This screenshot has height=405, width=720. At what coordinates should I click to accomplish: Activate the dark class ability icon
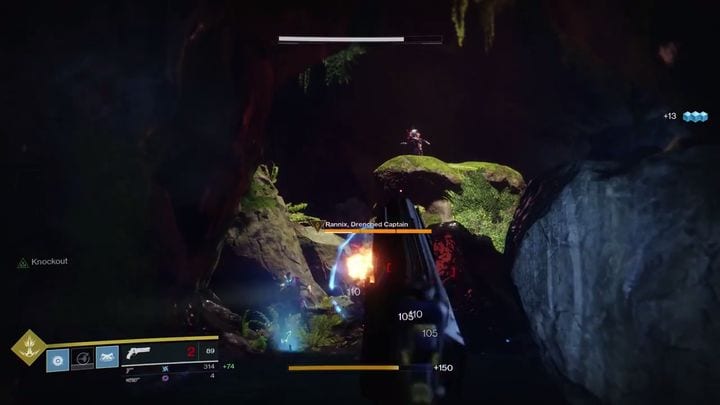[x=82, y=357]
